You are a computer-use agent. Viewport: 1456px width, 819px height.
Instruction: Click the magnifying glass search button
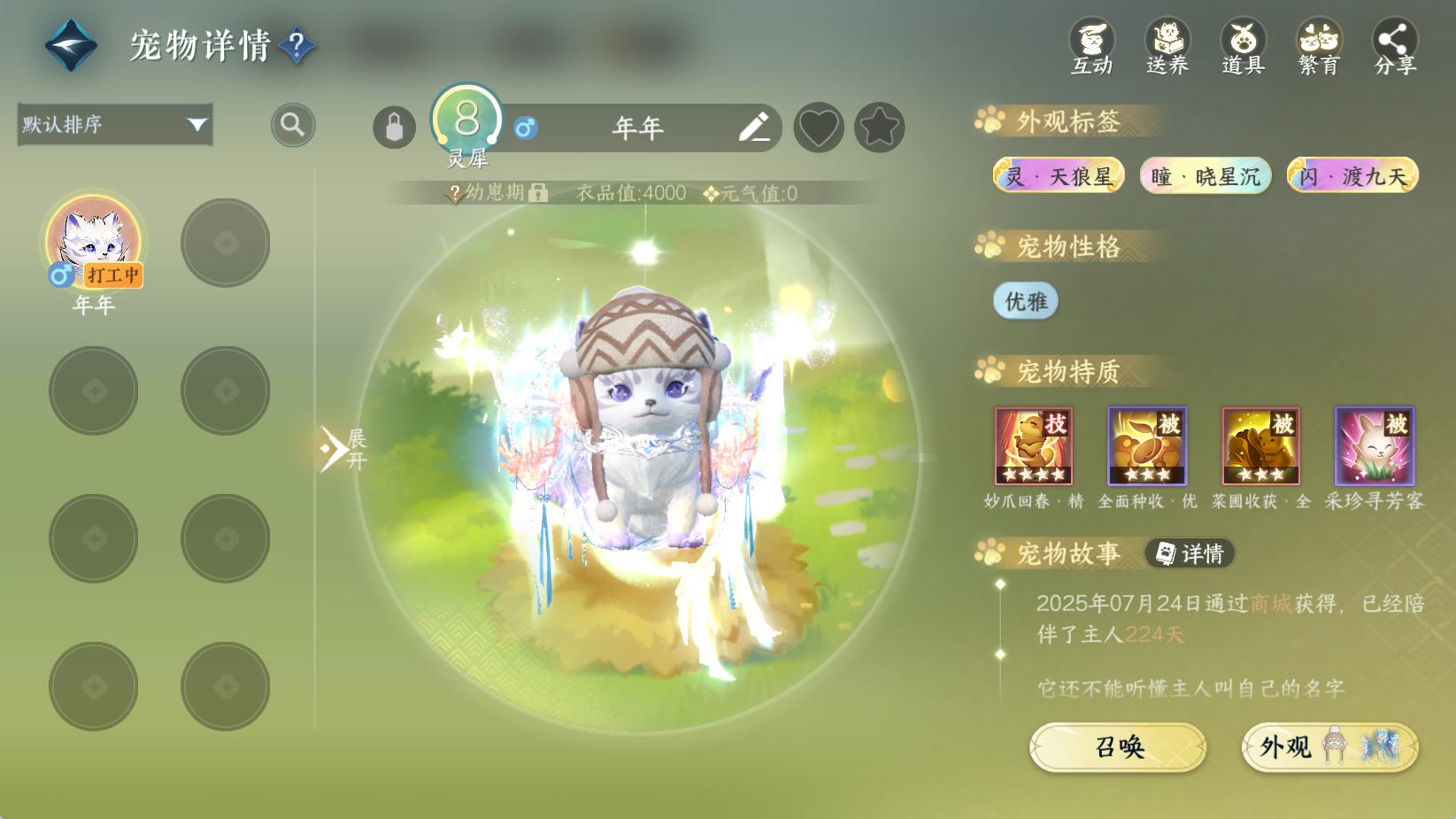tap(293, 125)
